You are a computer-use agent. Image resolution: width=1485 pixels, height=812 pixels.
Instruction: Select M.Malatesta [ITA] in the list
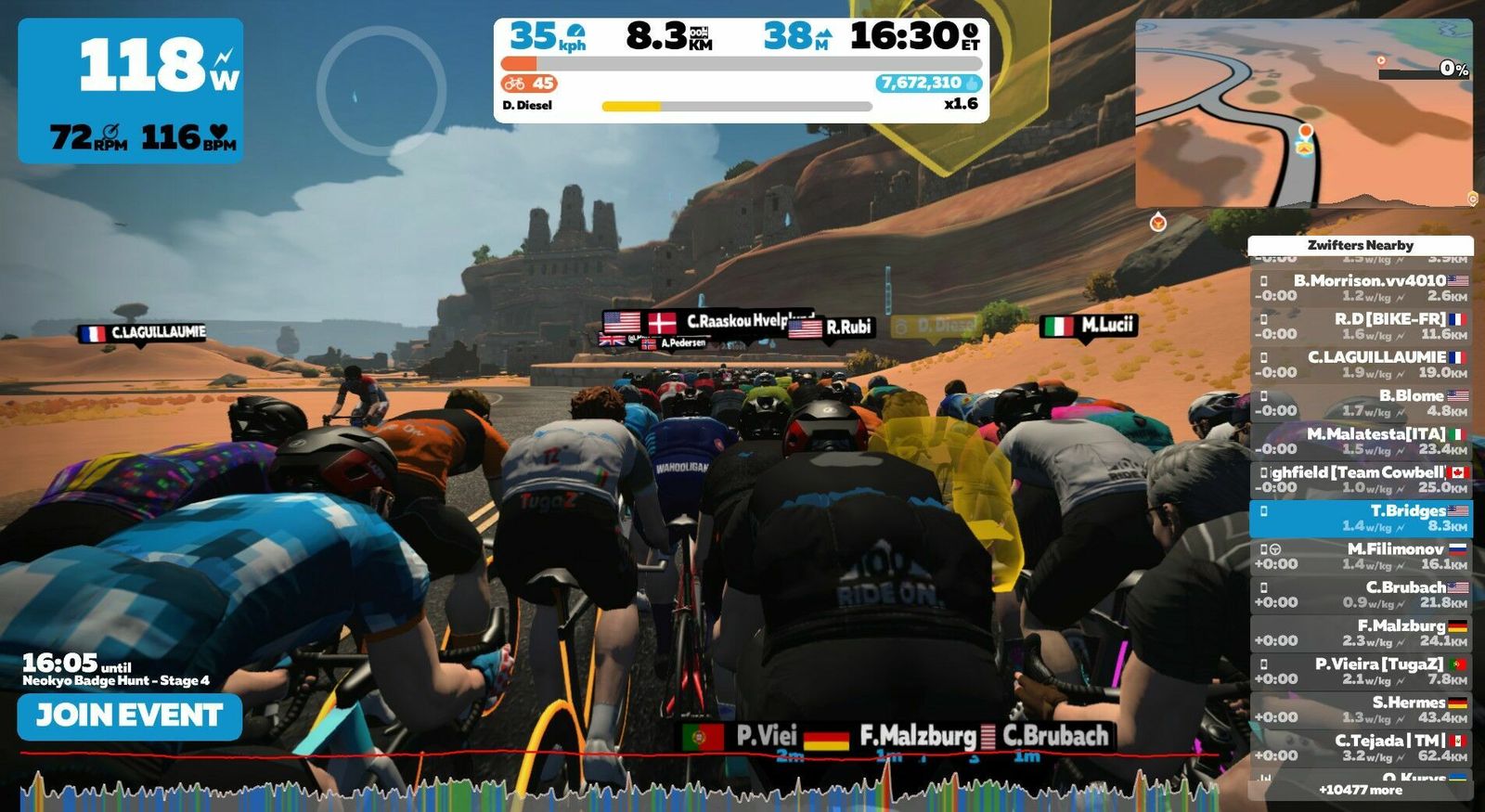click(1361, 441)
